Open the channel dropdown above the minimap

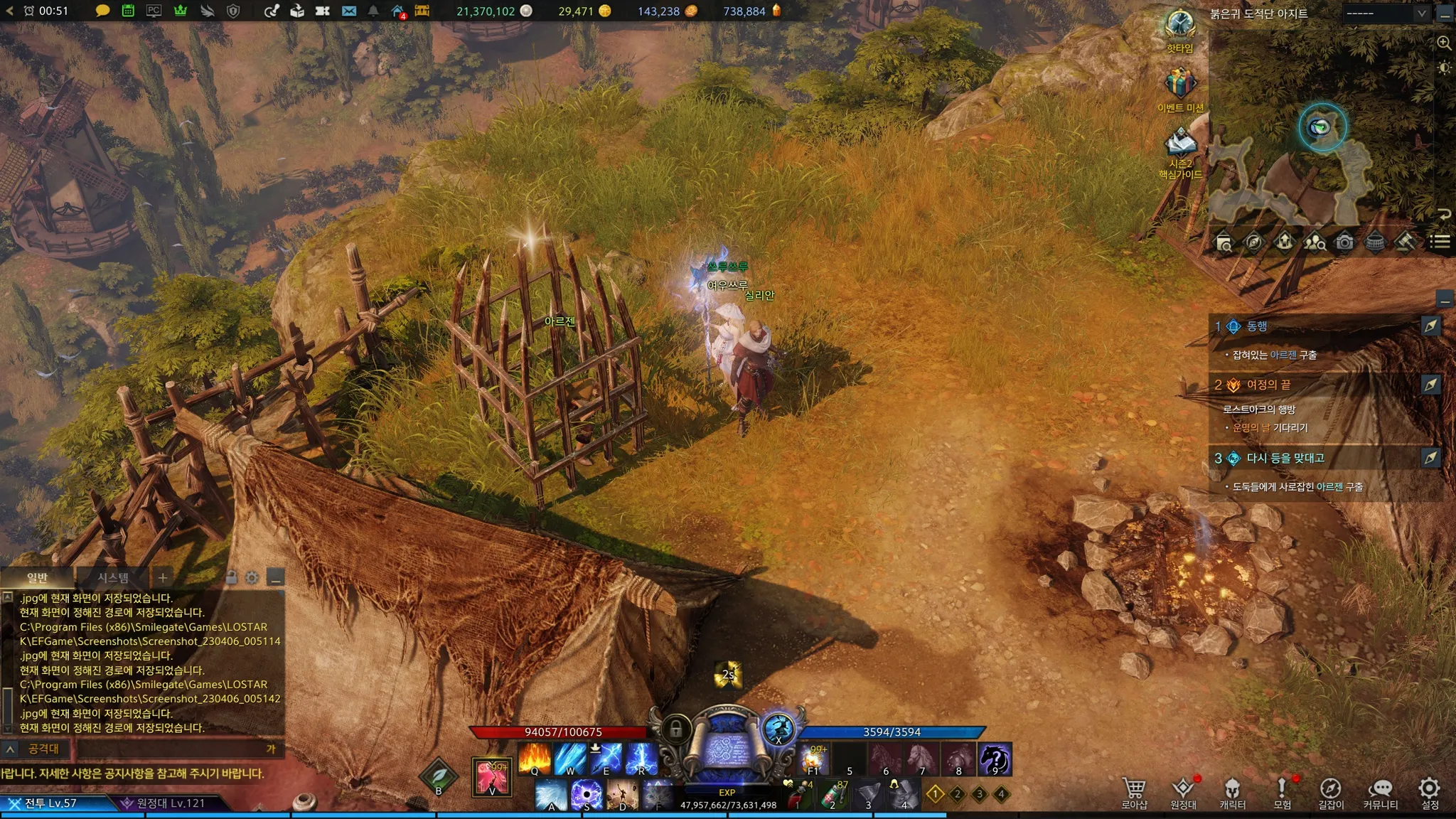(1386, 13)
